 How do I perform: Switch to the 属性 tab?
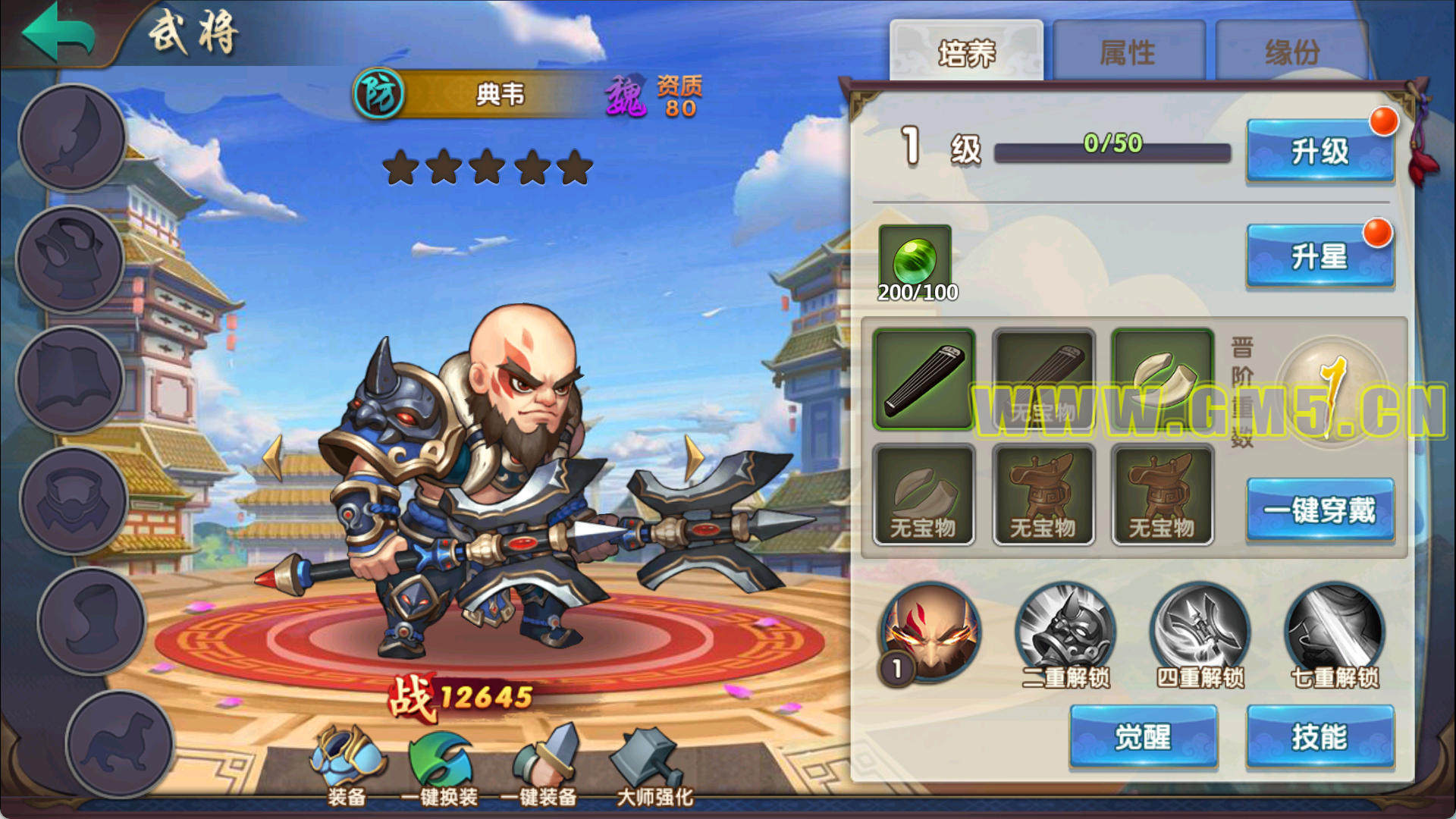pyautogui.click(x=1128, y=52)
